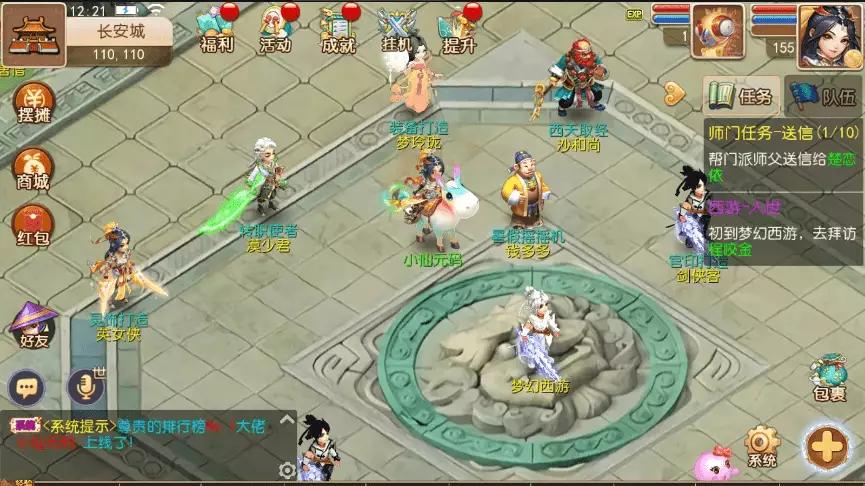The image size is (865, 486).
Task: Open the 提升 upgrade menu
Action: tap(458, 29)
